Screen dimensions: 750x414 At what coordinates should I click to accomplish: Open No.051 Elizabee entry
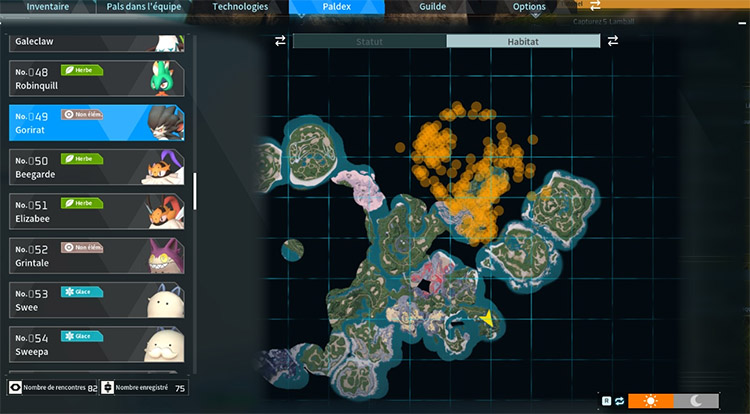(100, 210)
